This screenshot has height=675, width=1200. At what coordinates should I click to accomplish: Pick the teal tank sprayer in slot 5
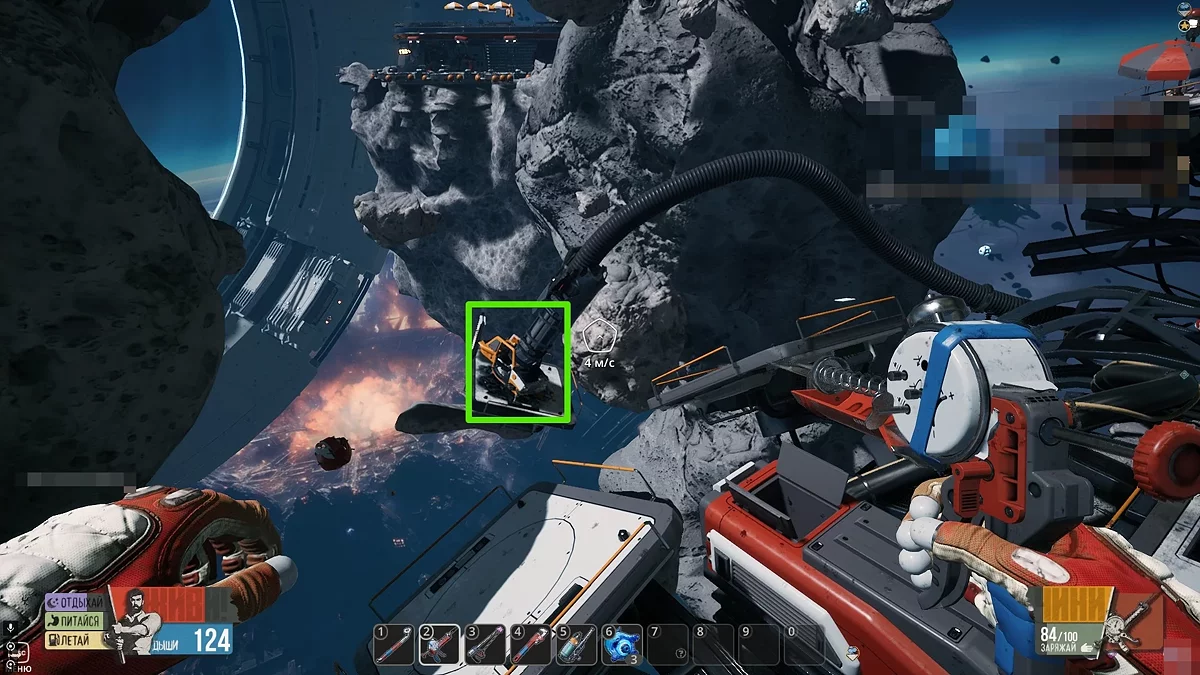click(x=577, y=645)
